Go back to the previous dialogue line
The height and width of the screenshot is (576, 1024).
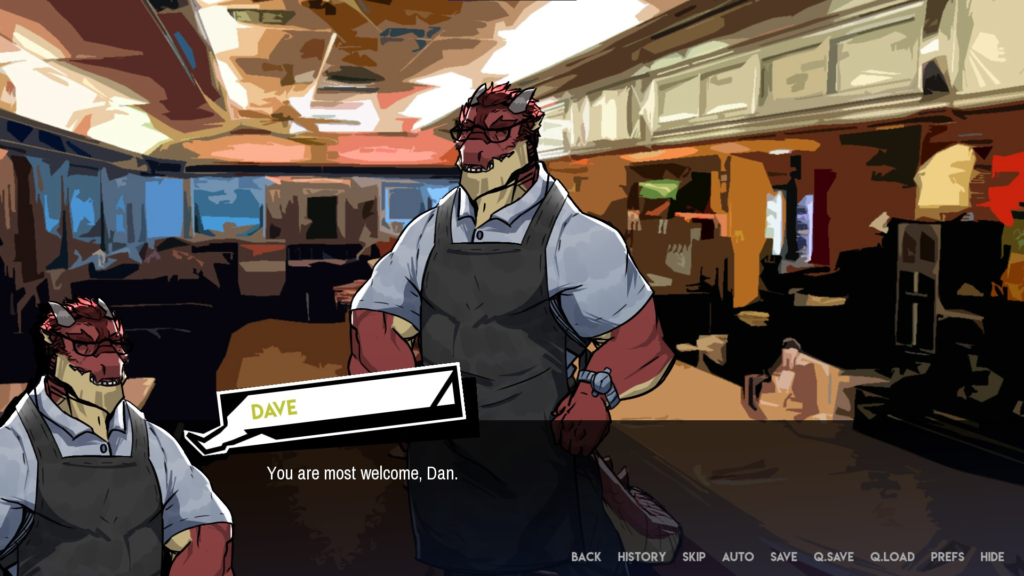(586, 557)
